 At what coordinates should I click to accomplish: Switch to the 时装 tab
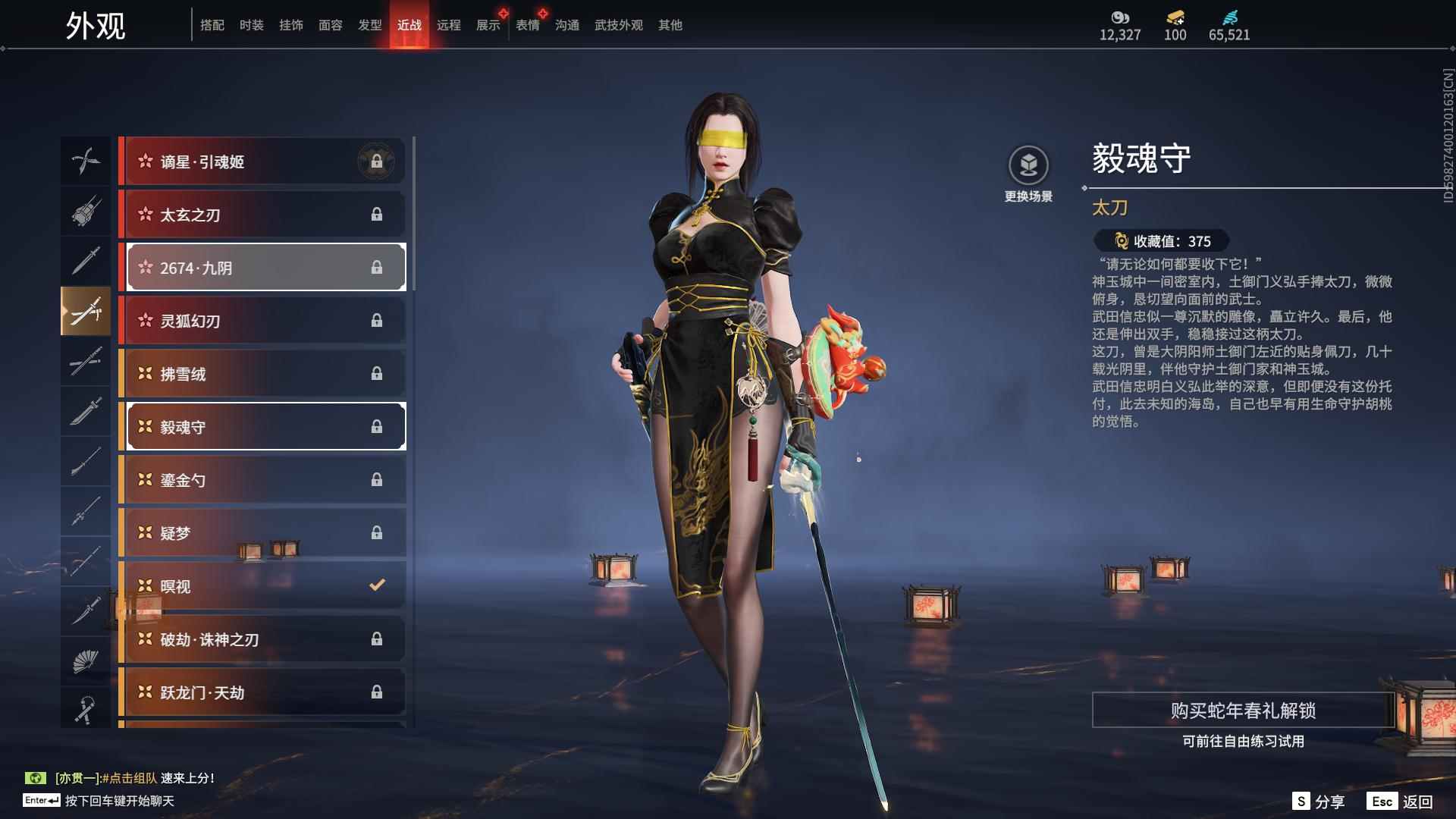[x=251, y=24]
